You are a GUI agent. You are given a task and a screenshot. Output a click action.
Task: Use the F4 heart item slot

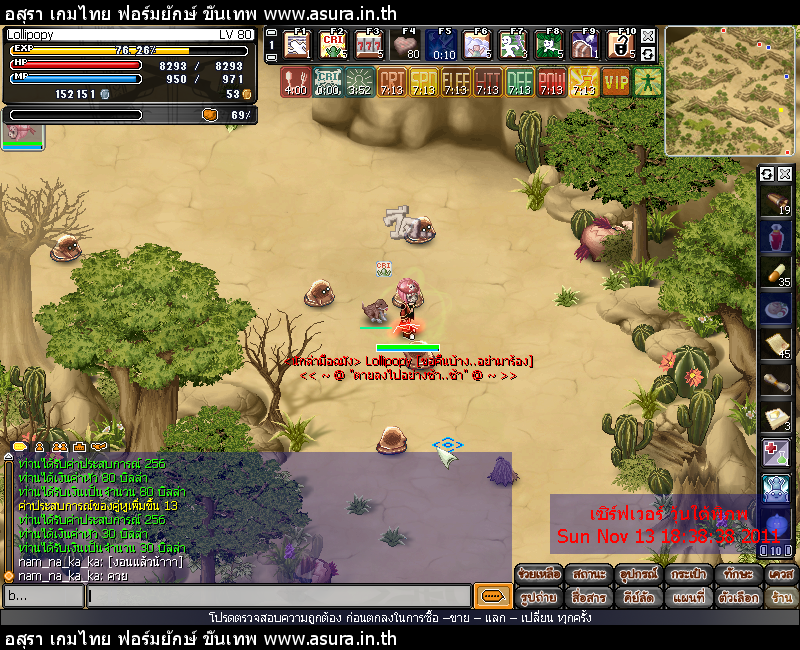pyautogui.click(x=405, y=46)
